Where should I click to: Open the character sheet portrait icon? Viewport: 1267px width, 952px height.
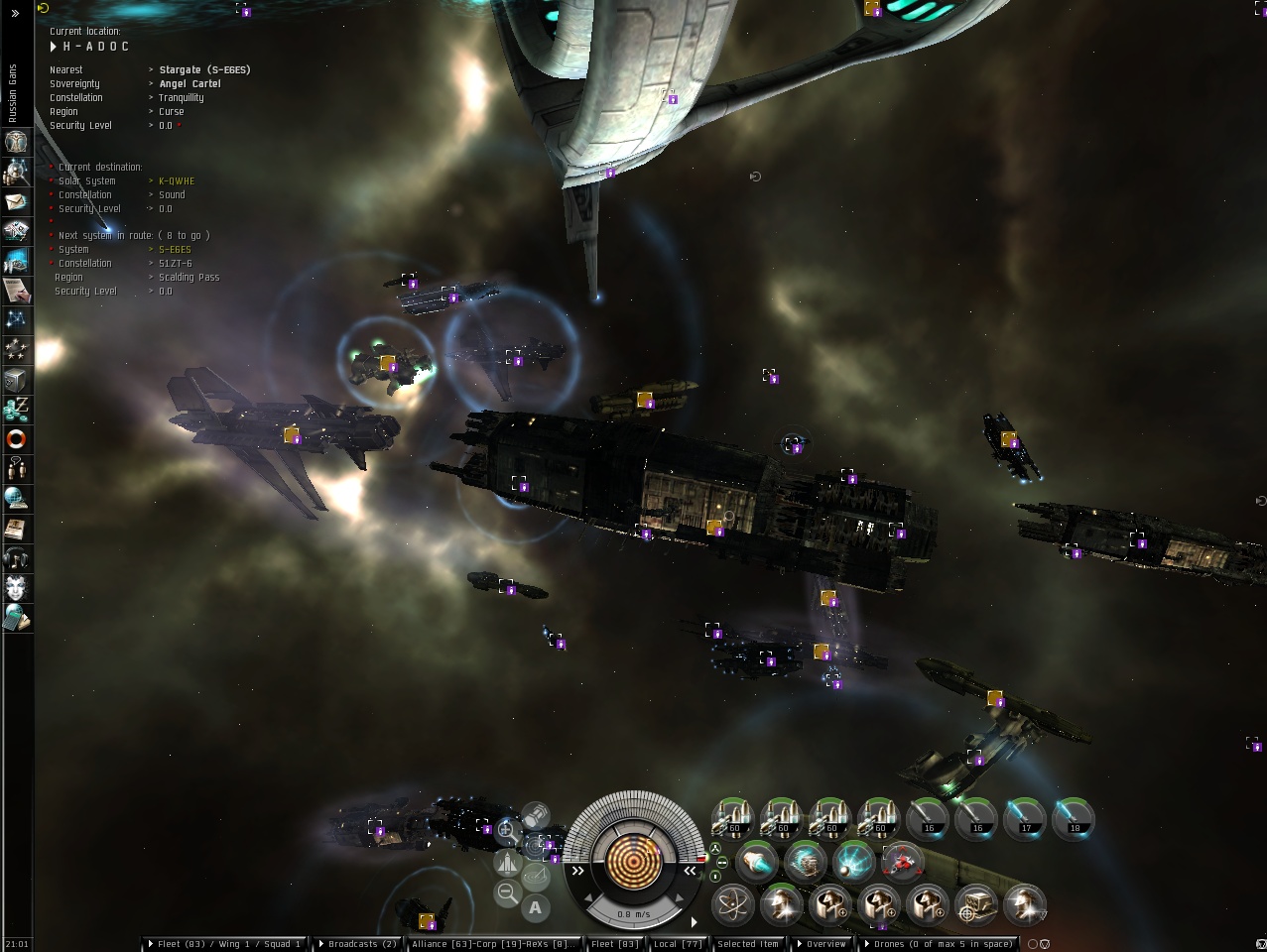pos(17,142)
